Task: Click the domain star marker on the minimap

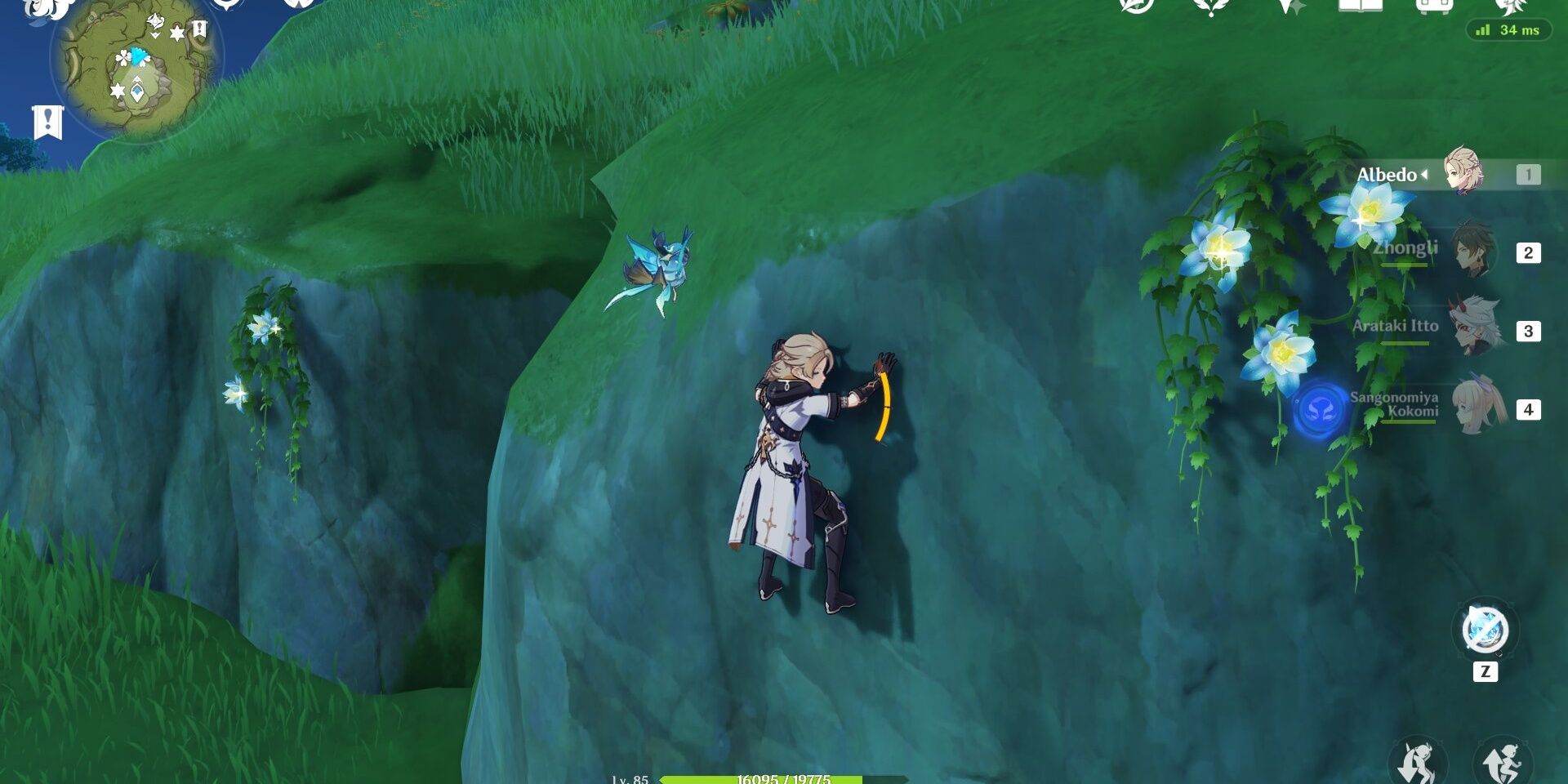Action: point(176,33)
